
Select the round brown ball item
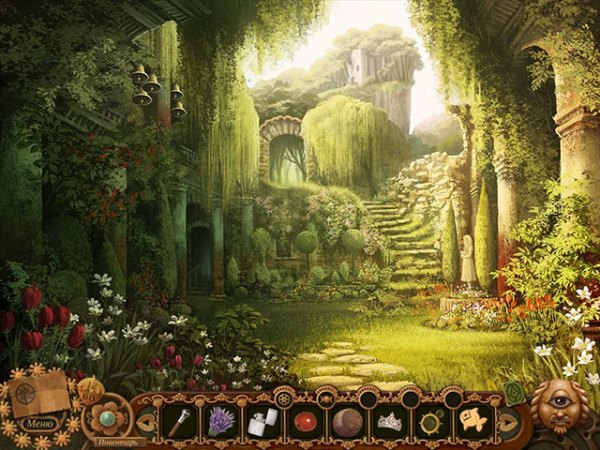coord(346,420)
